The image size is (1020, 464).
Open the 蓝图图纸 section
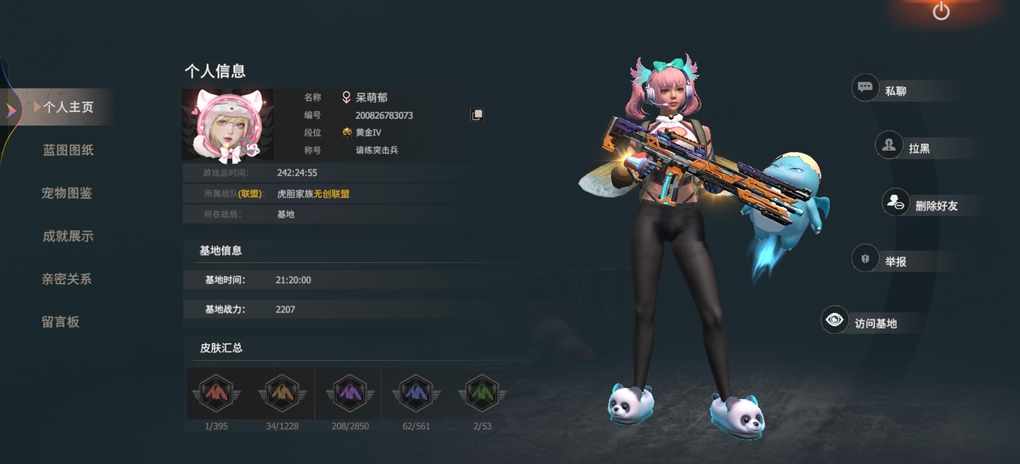click(x=68, y=150)
